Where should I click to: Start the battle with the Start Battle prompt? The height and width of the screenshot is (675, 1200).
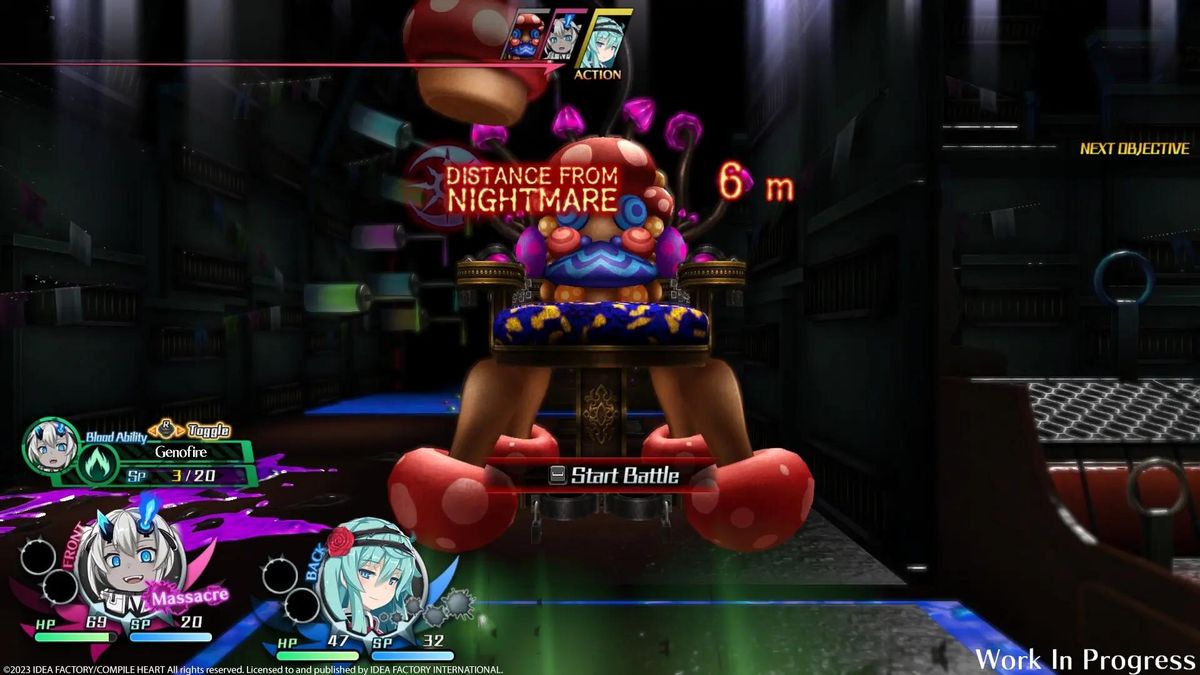[x=613, y=476]
